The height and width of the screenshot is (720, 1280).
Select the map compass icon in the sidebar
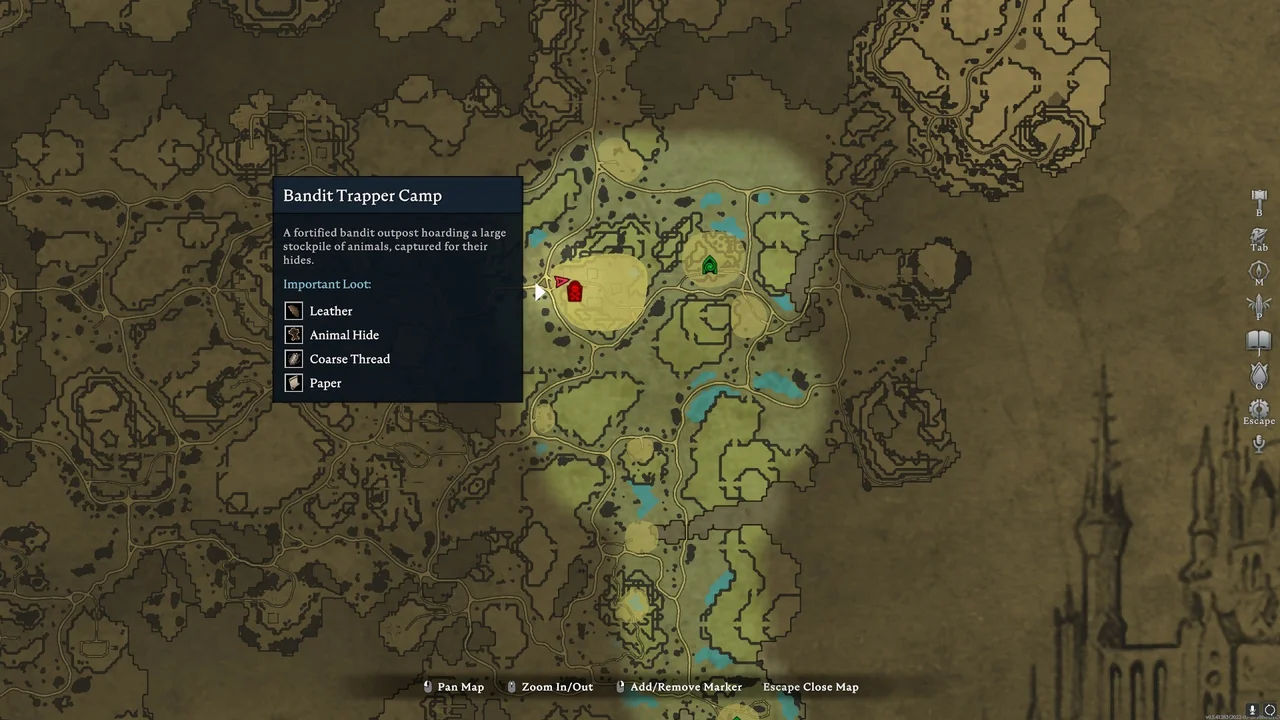pos(1259,271)
